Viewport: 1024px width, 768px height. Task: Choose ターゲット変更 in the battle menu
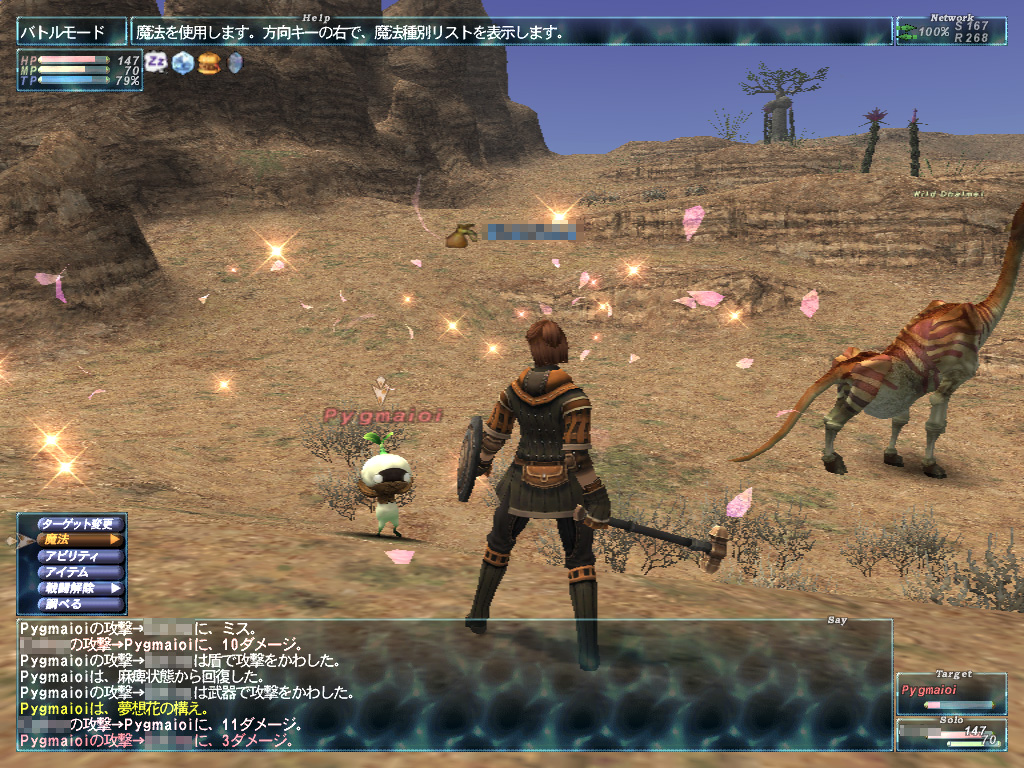[x=81, y=524]
